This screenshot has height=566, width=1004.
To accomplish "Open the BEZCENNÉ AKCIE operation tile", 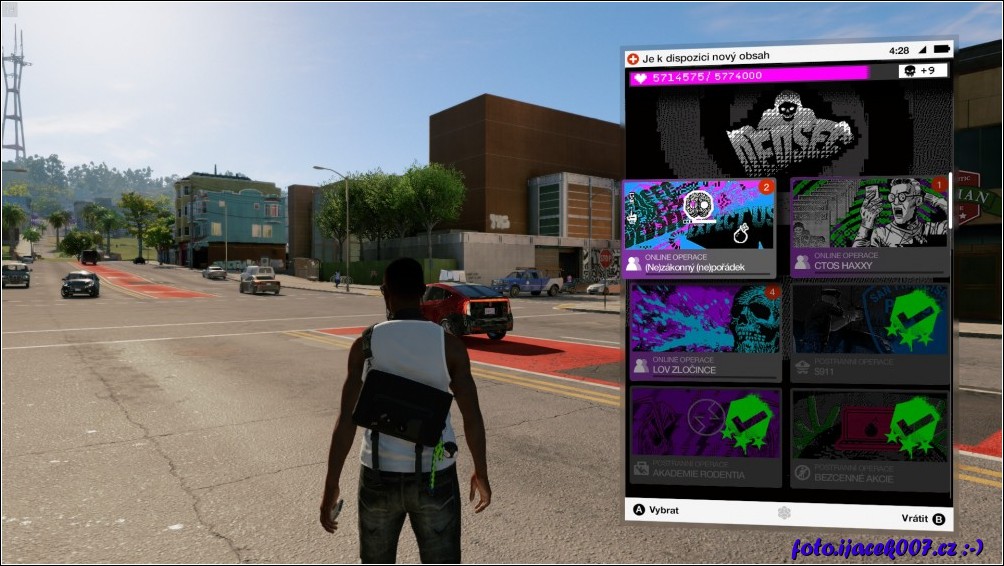I will tap(869, 436).
